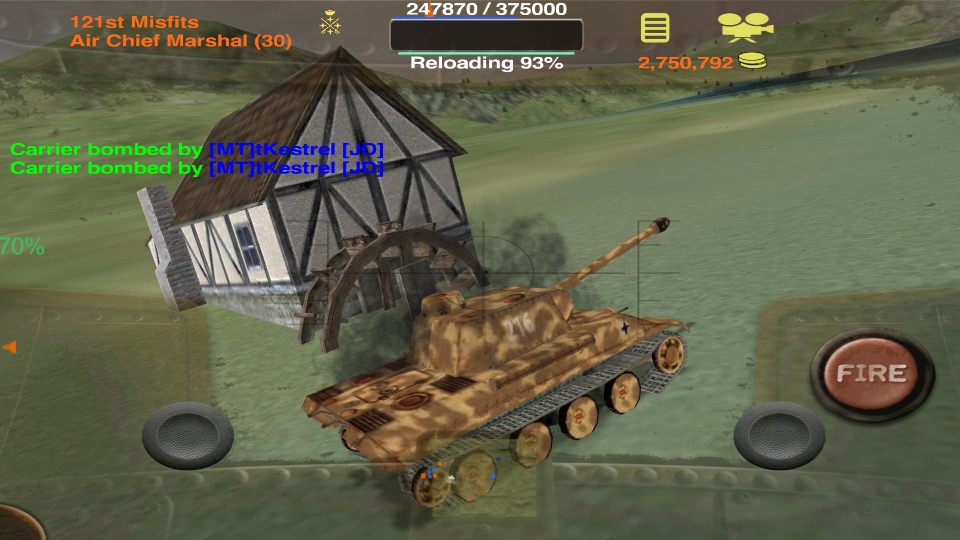Tap the red FIRE button
Viewport: 960px width, 540px height.
[871, 374]
